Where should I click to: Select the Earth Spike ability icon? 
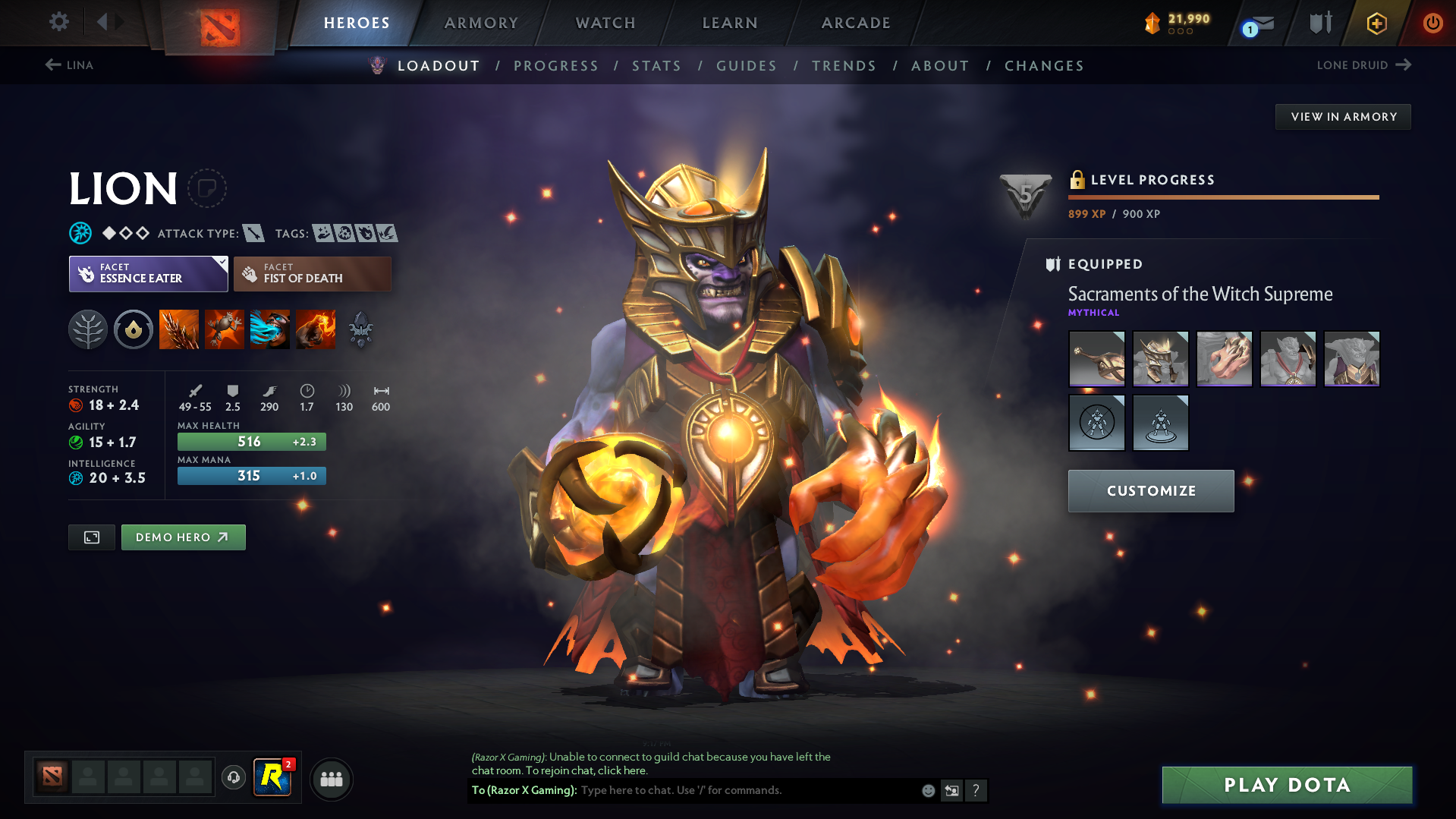[178, 329]
